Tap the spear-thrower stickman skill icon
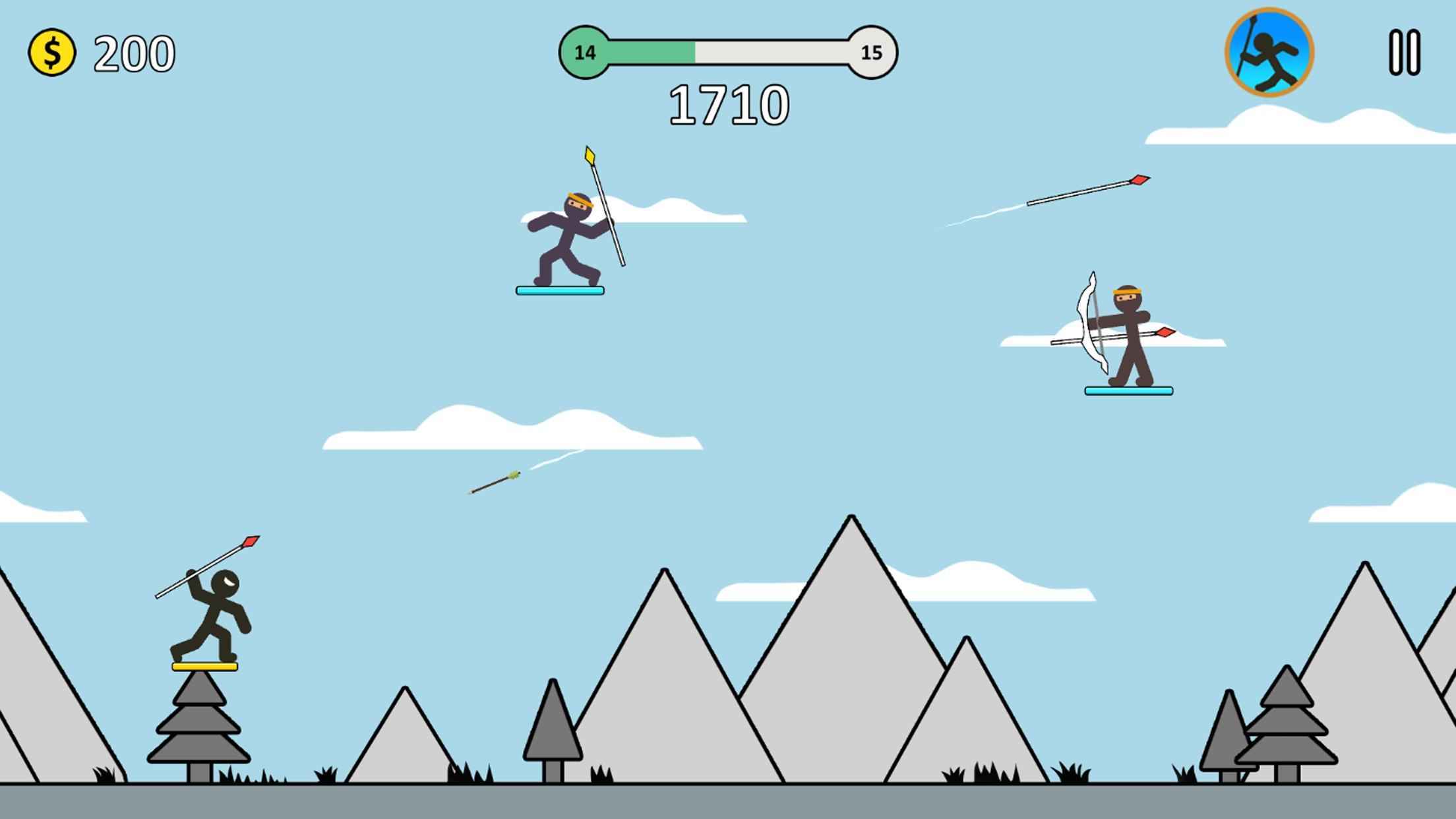1456x819 pixels. [x=1269, y=53]
